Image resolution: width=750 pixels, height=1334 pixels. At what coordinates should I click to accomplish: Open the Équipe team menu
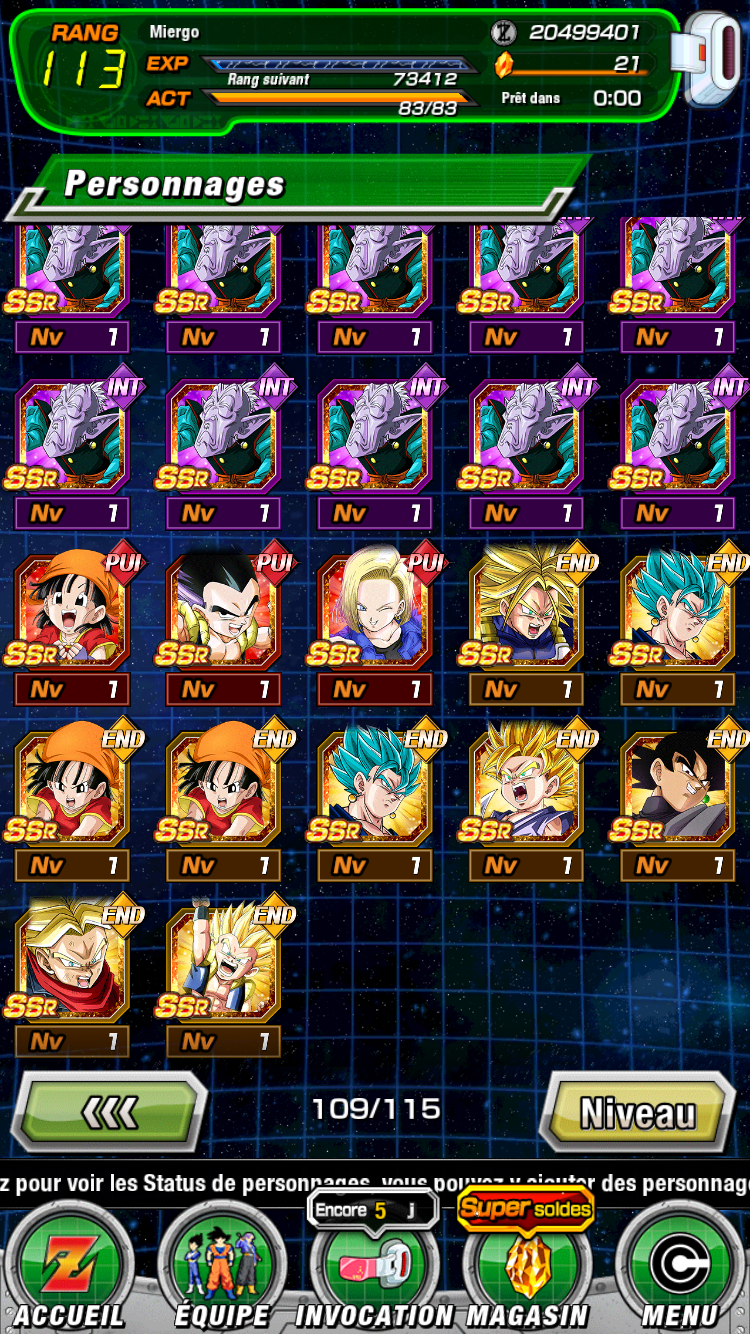point(222,1265)
